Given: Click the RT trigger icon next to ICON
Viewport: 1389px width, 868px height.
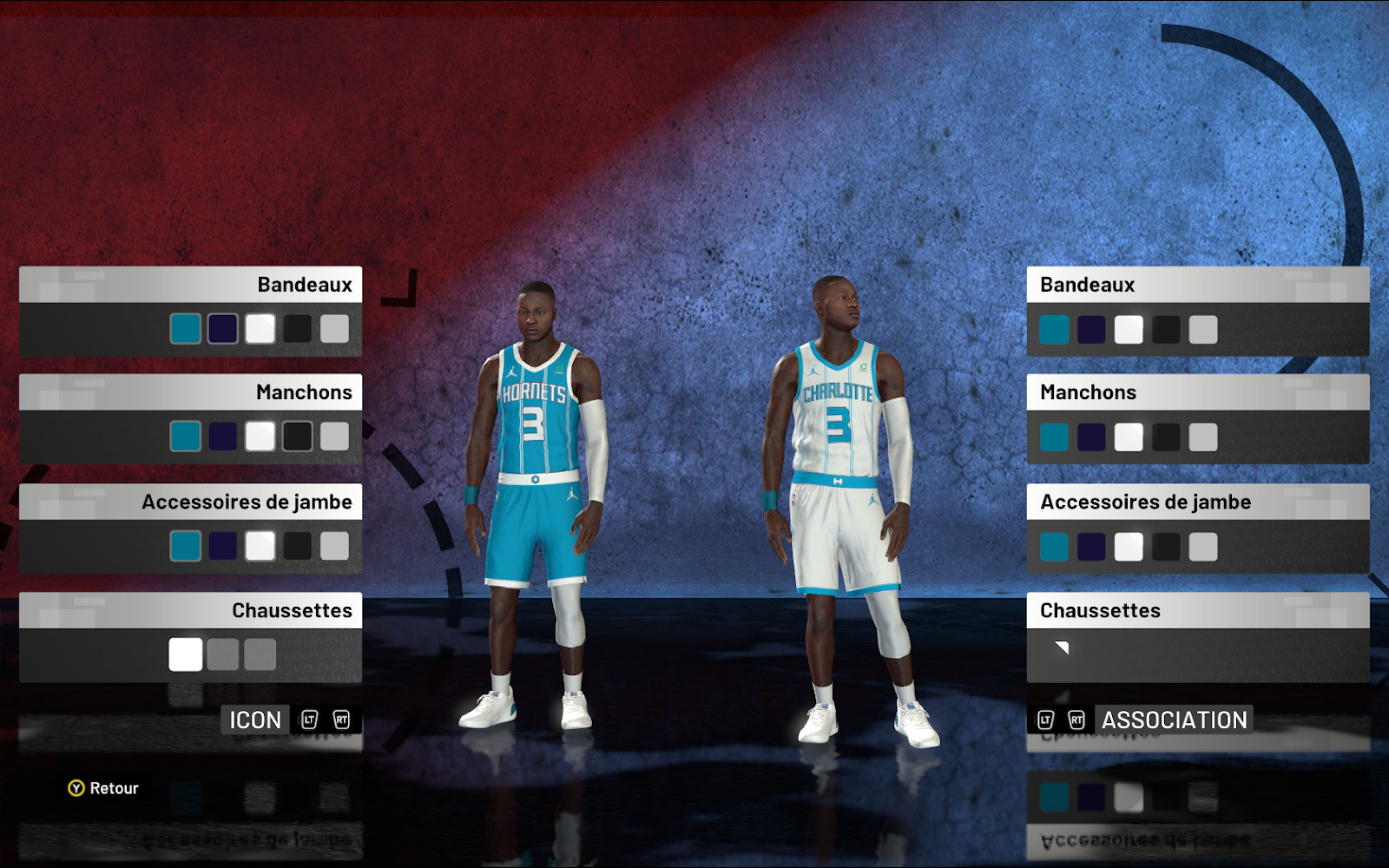Looking at the screenshot, I should [x=342, y=720].
